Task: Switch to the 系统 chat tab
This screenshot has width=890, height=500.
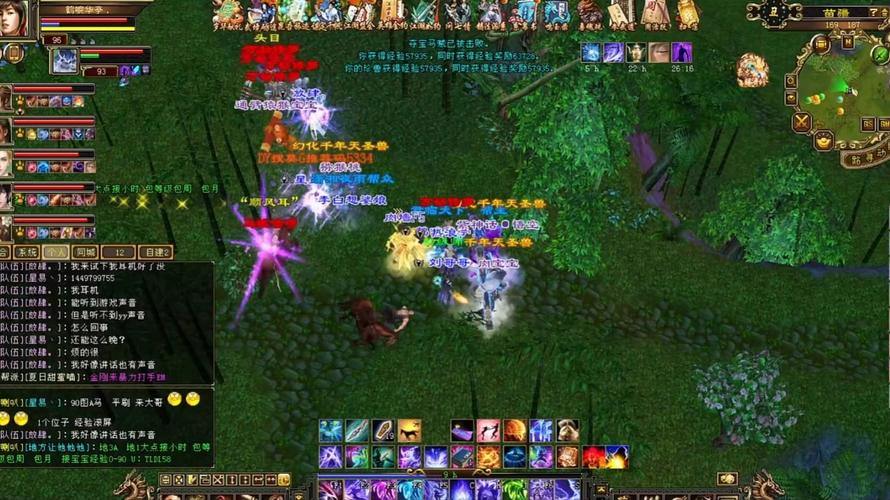Action: coord(27,252)
